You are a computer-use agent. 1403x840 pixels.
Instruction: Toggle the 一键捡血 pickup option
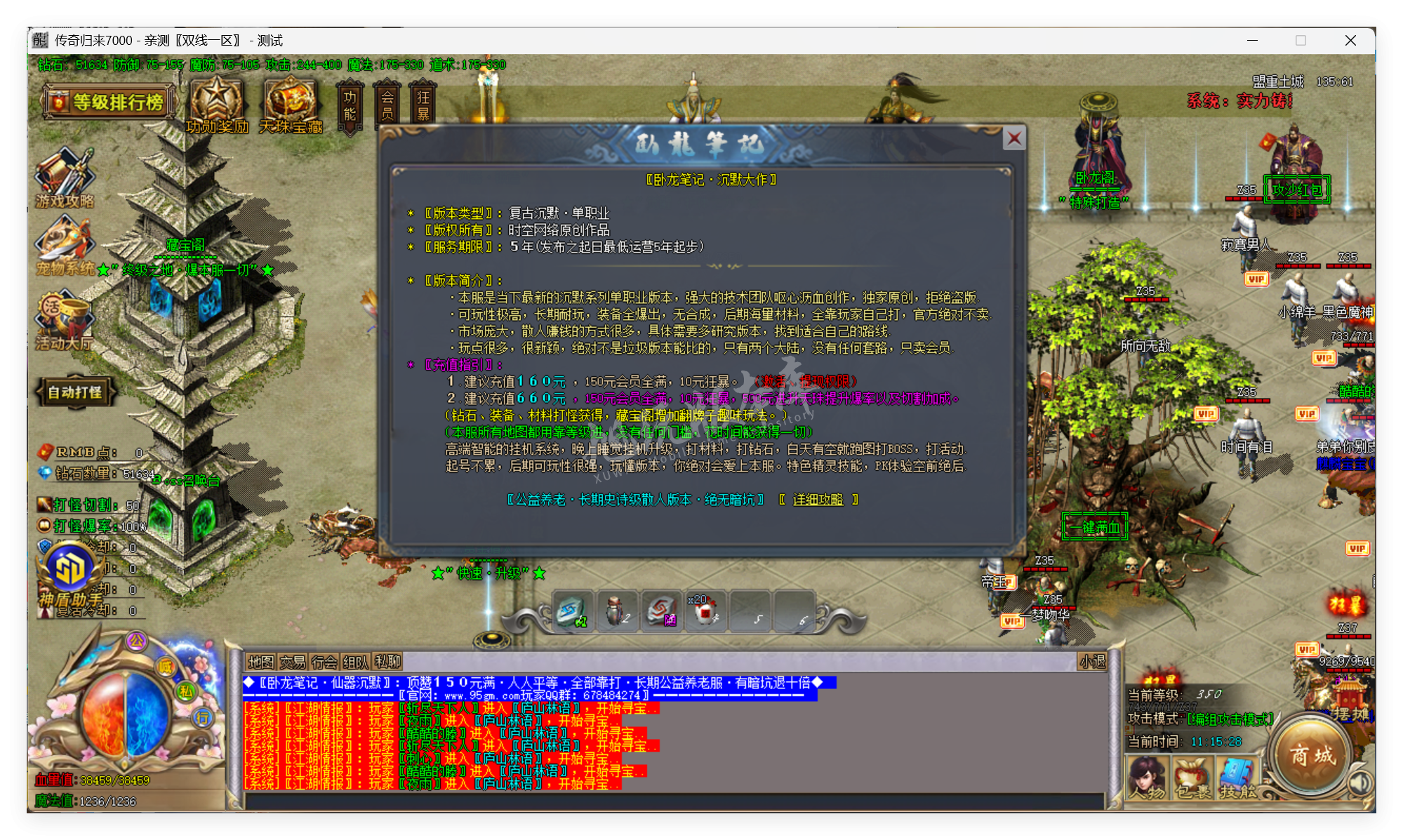click(1094, 527)
